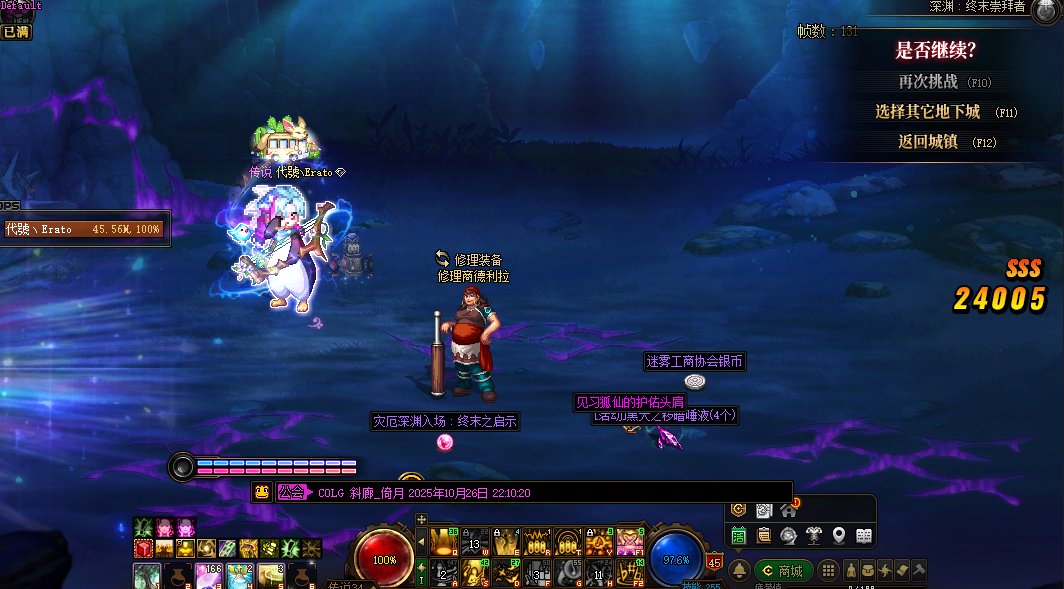Select 选择其它地下城 option
Image resolution: width=1064 pixels, height=589 pixels.
(x=928, y=112)
